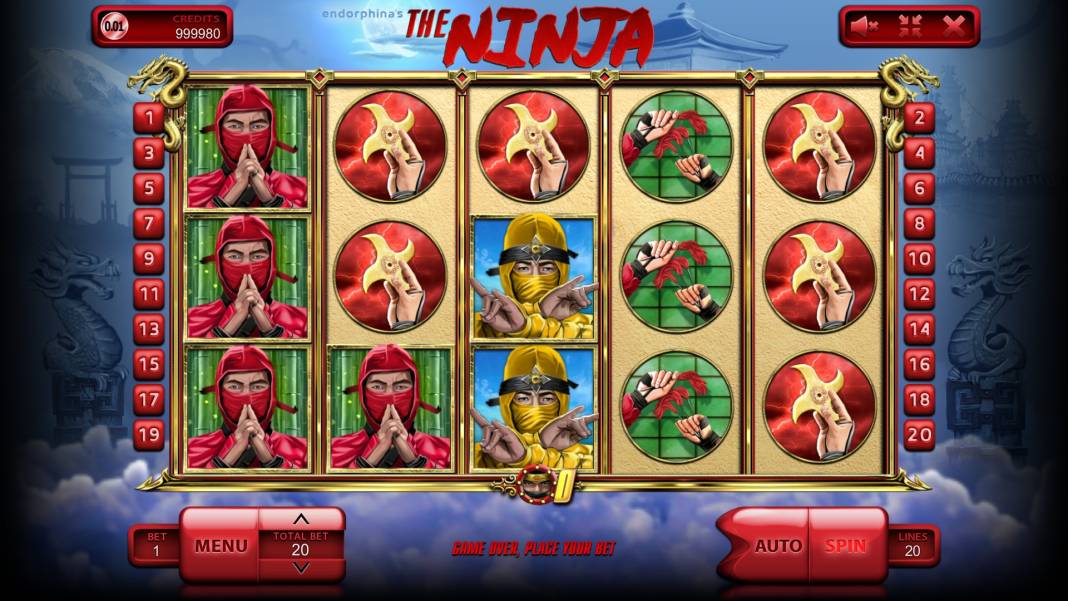Adjust the LINES count button
1068x601 pixels.
pos(912,545)
